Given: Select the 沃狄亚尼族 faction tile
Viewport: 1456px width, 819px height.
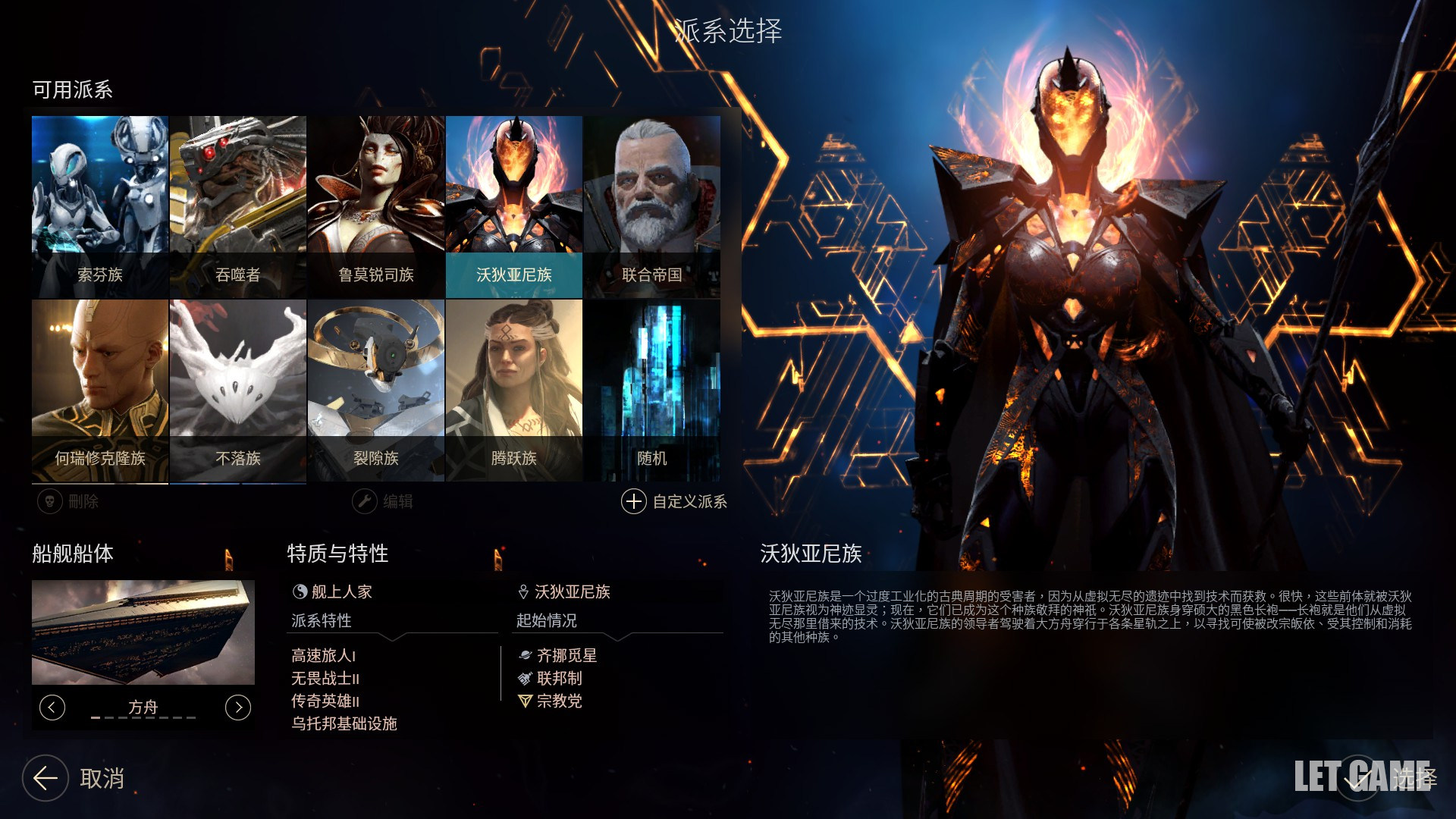Looking at the screenshot, I should [514, 205].
